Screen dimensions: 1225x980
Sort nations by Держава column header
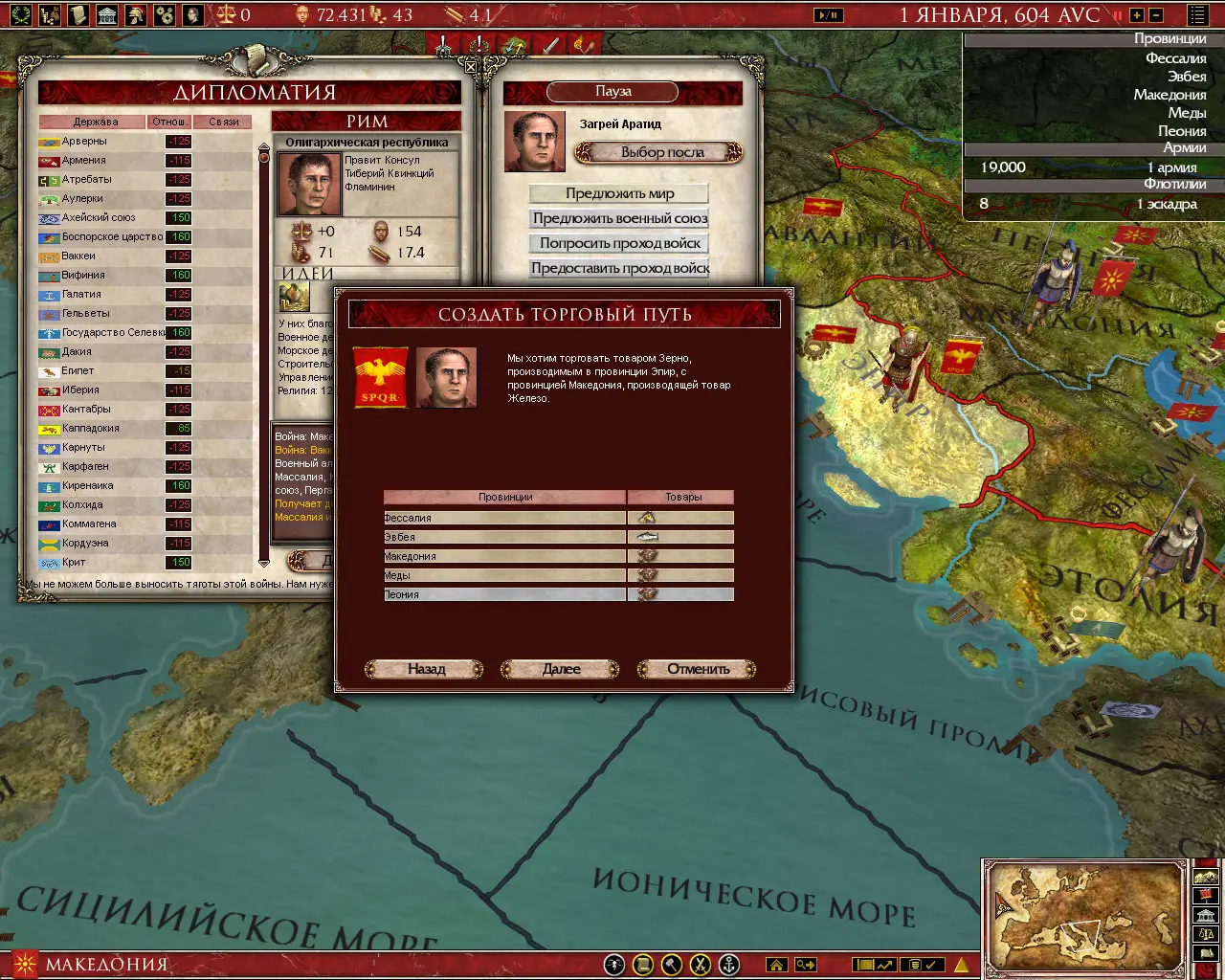[95, 122]
